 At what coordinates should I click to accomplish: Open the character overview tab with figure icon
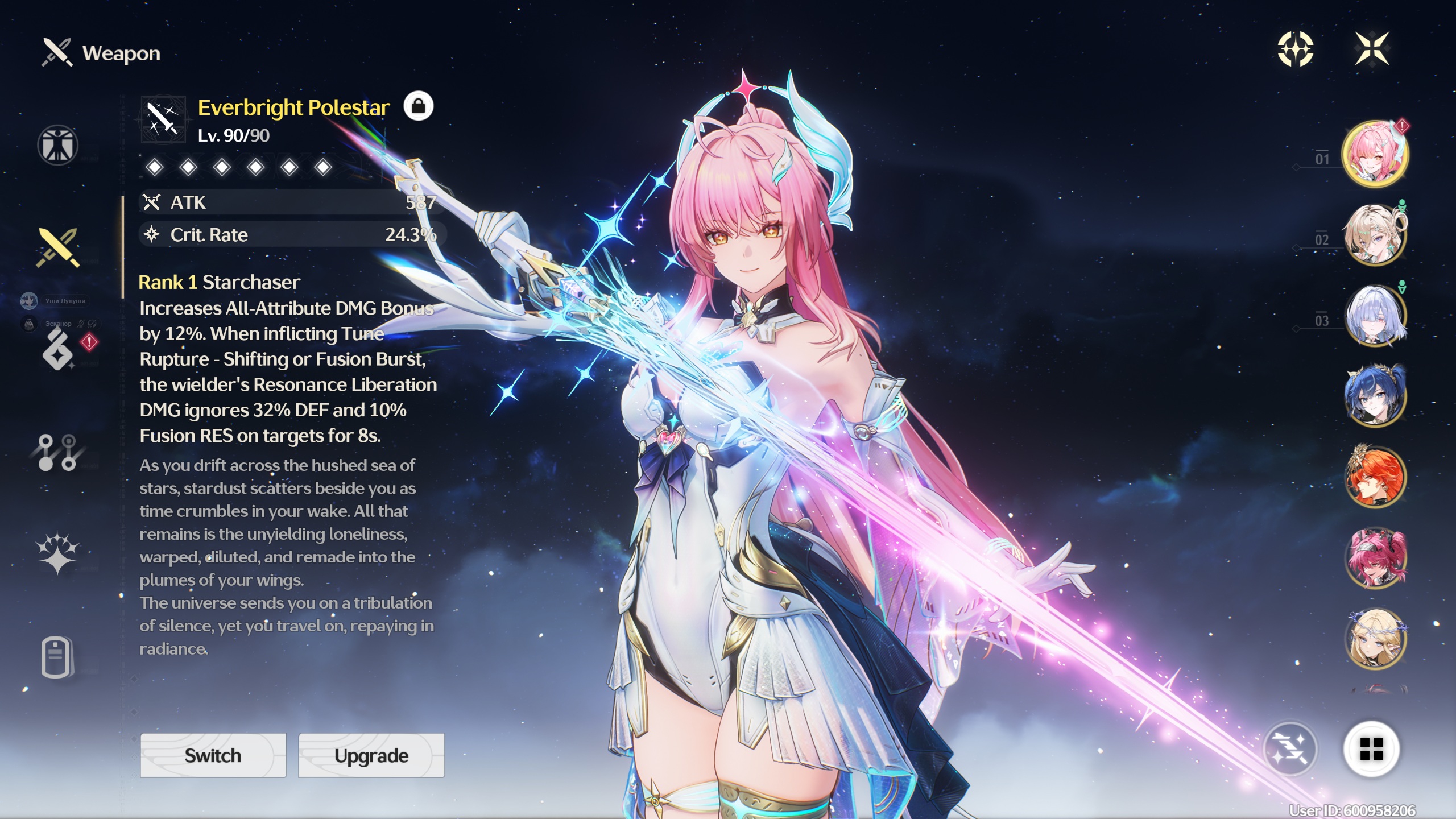57,145
